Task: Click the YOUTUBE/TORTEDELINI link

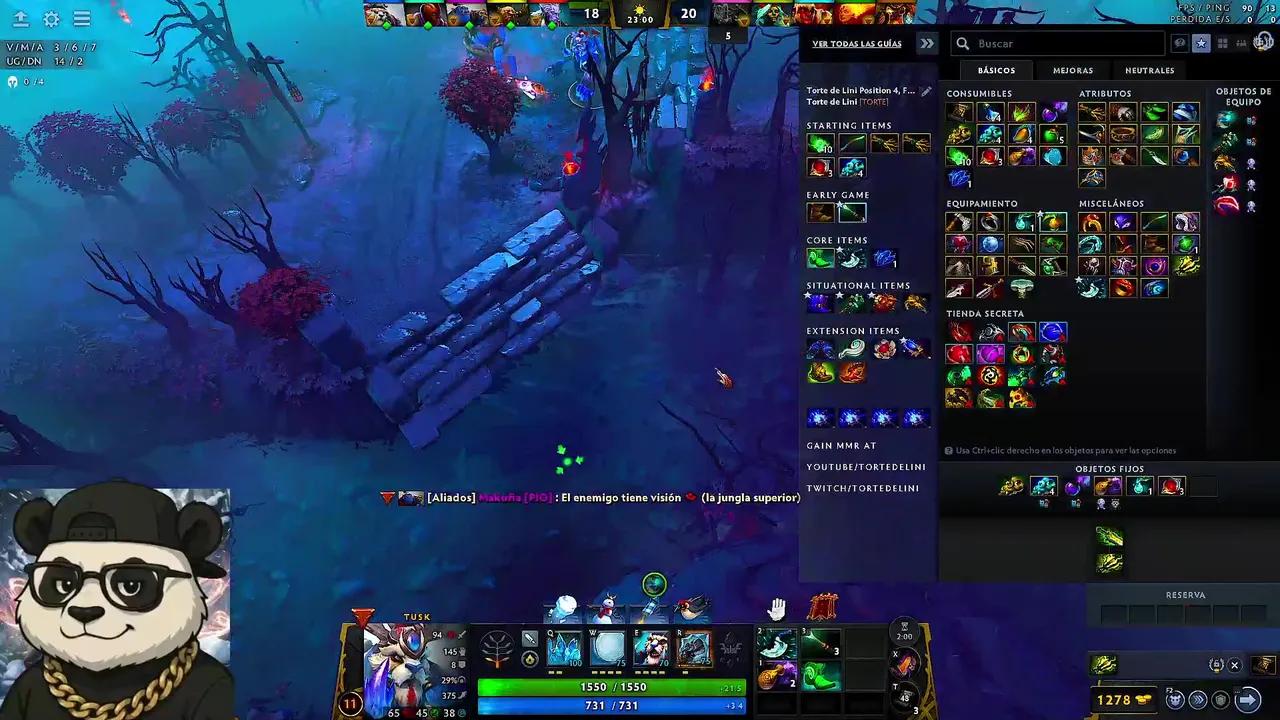Action: coord(866,467)
